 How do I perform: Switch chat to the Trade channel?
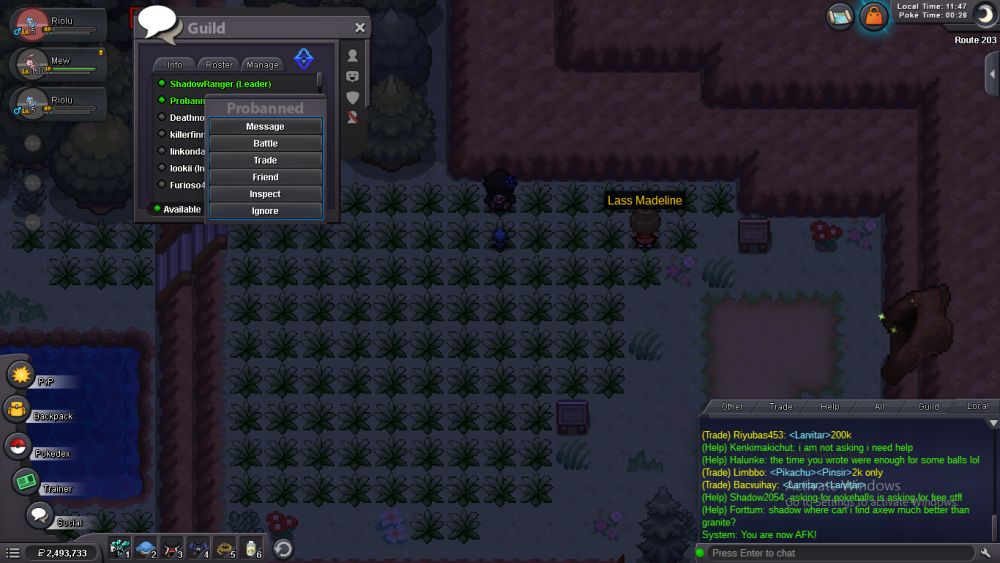tap(781, 407)
